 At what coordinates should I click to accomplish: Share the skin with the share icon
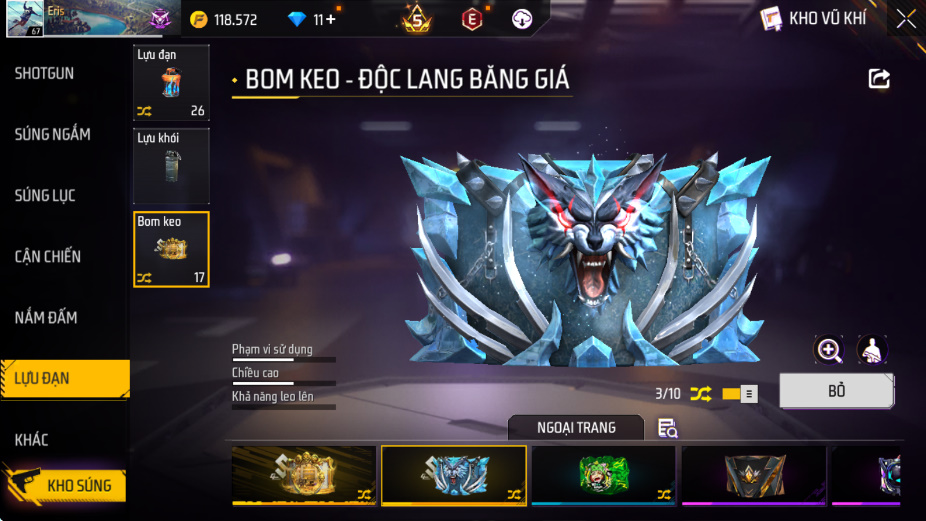coord(879,79)
